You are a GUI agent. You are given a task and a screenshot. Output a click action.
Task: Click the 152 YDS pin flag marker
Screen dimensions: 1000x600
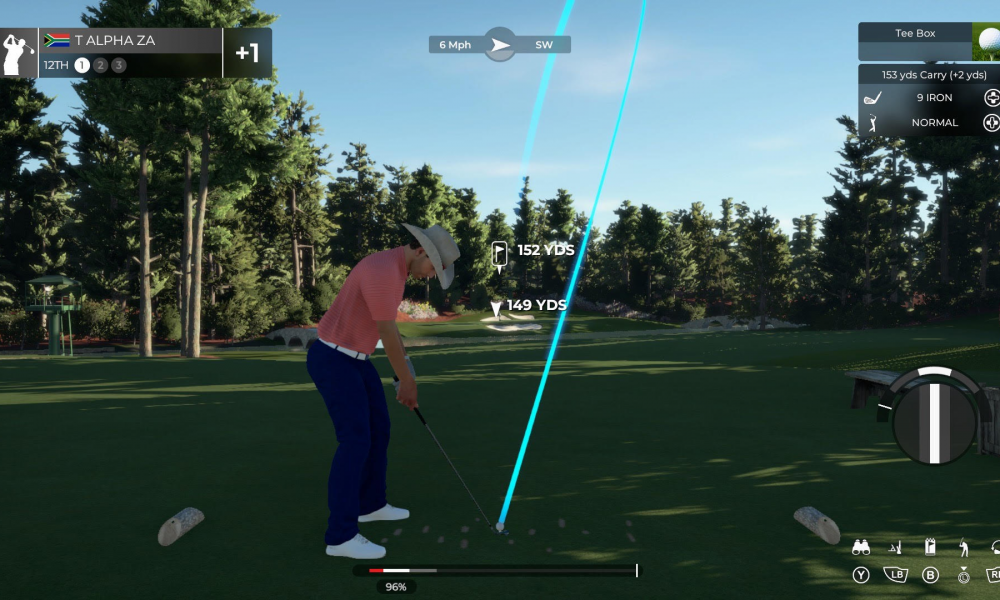(x=500, y=254)
